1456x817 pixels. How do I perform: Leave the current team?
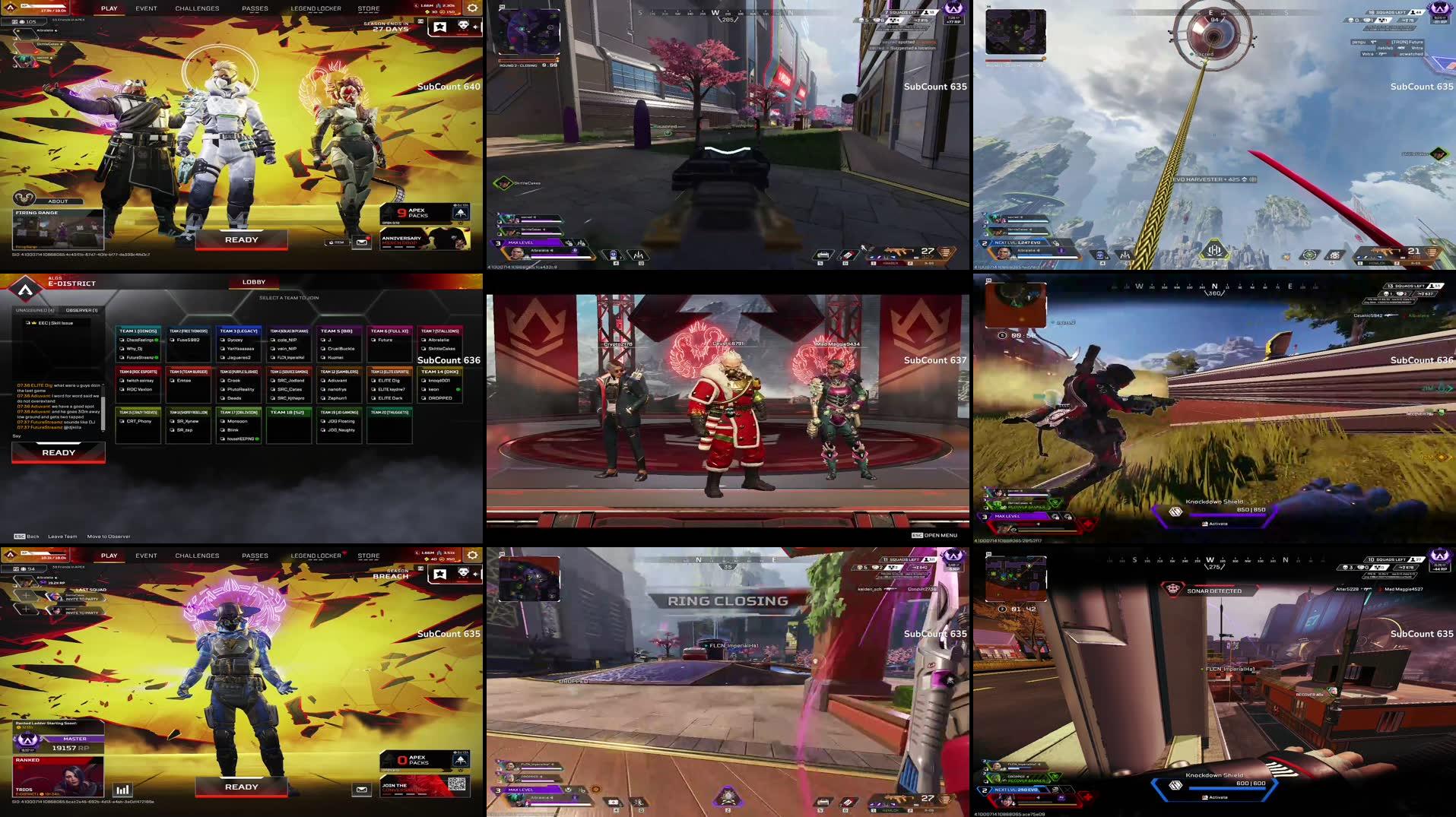[62, 537]
